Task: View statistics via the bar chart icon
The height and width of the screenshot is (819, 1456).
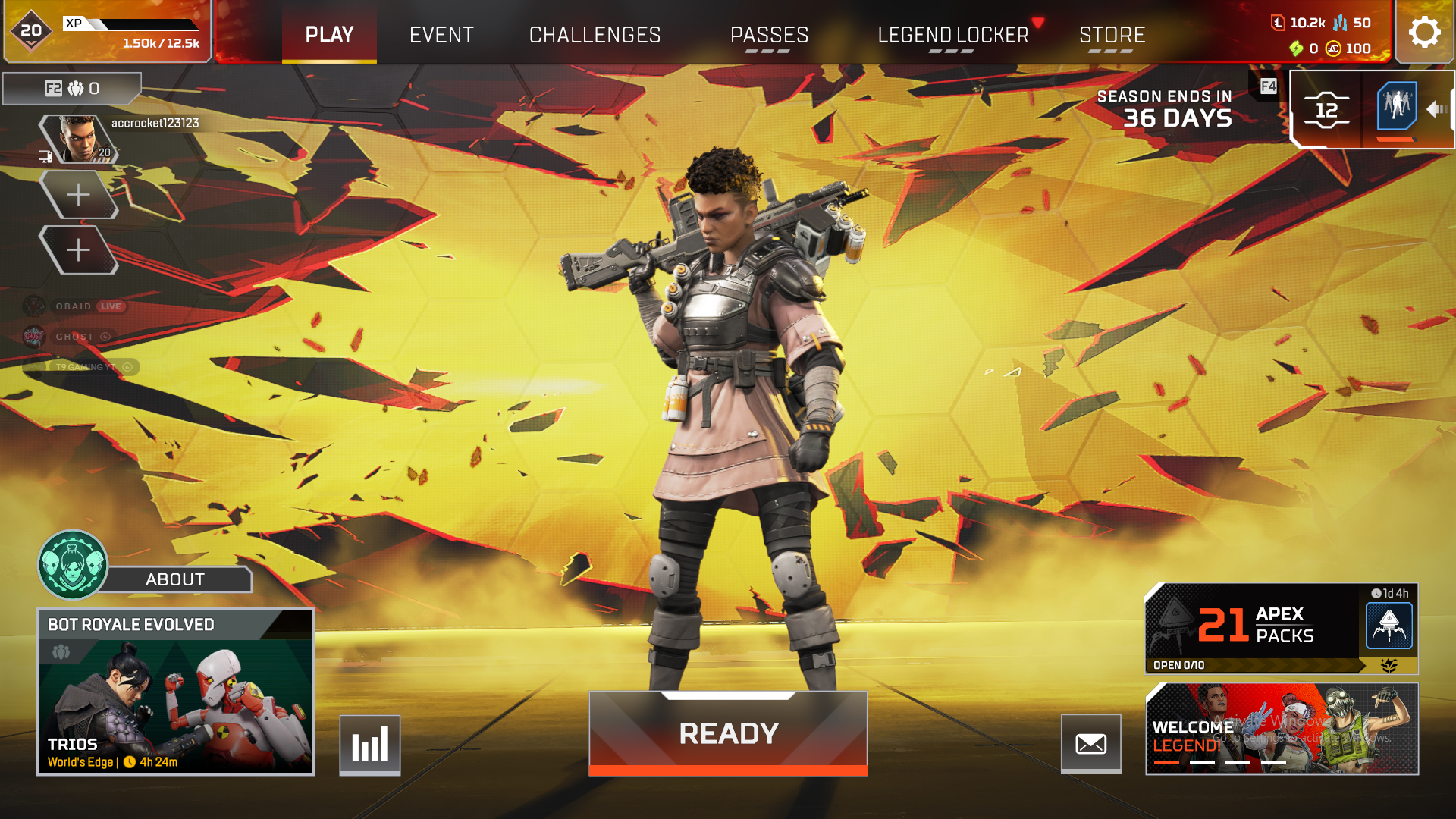Action: [369, 744]
